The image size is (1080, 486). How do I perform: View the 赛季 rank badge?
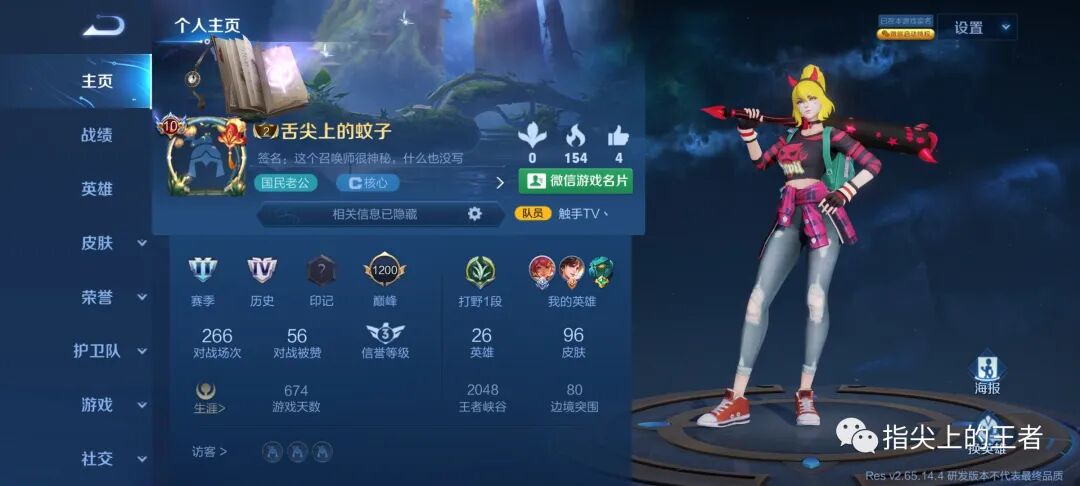203,272
